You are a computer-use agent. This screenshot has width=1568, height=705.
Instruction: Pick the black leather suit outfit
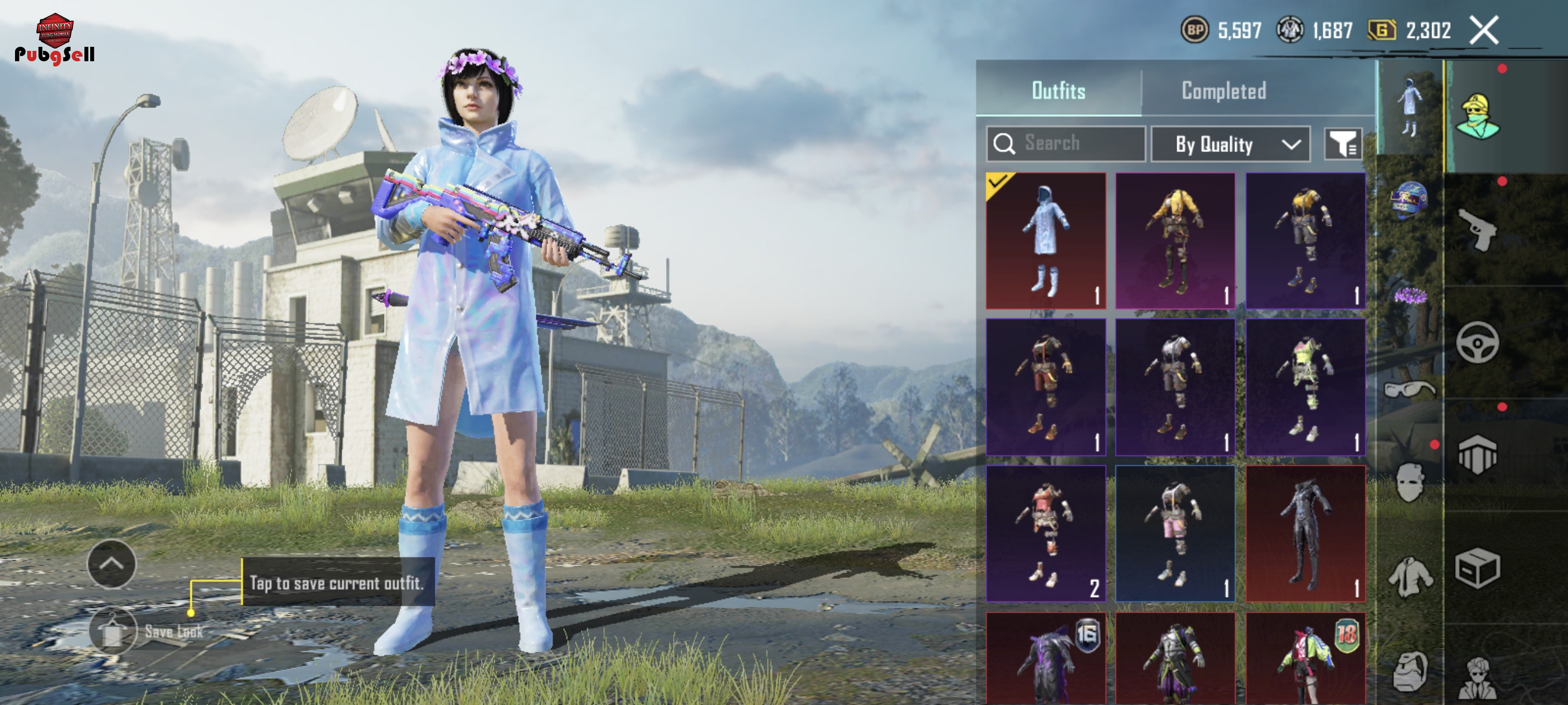[1305, 533]
